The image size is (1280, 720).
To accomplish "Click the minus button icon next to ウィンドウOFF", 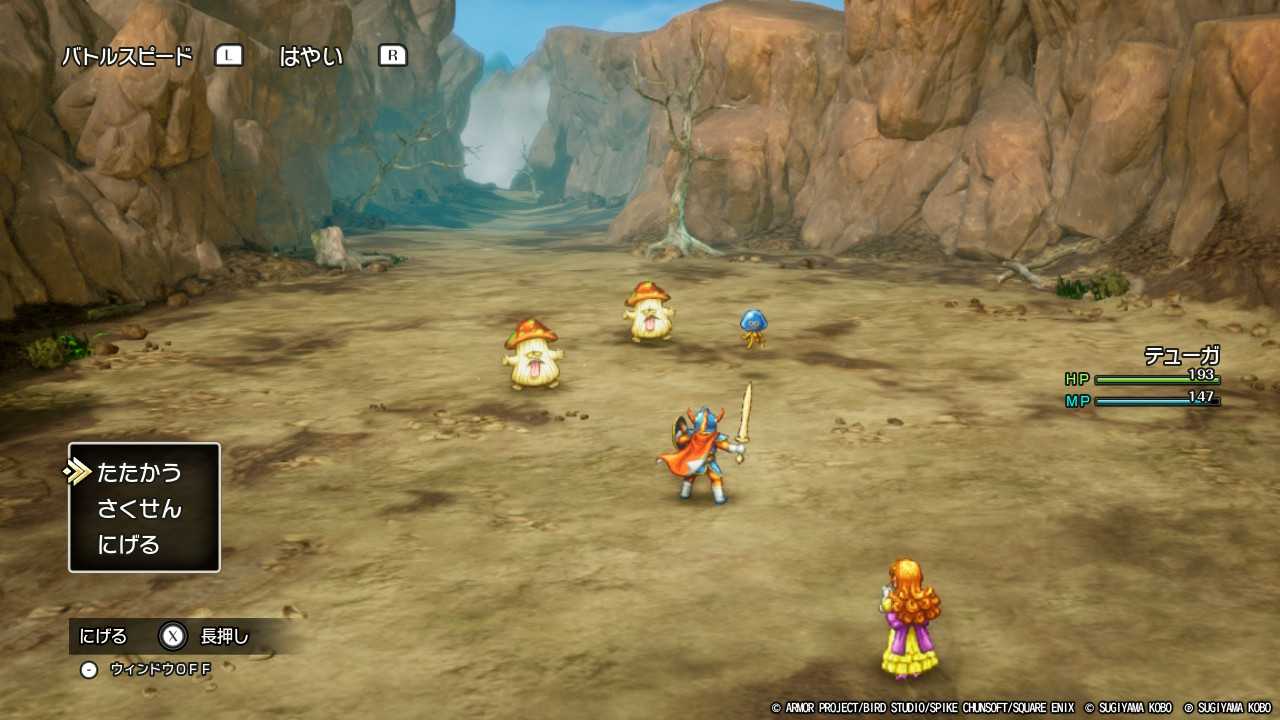I will click(88, 669).
